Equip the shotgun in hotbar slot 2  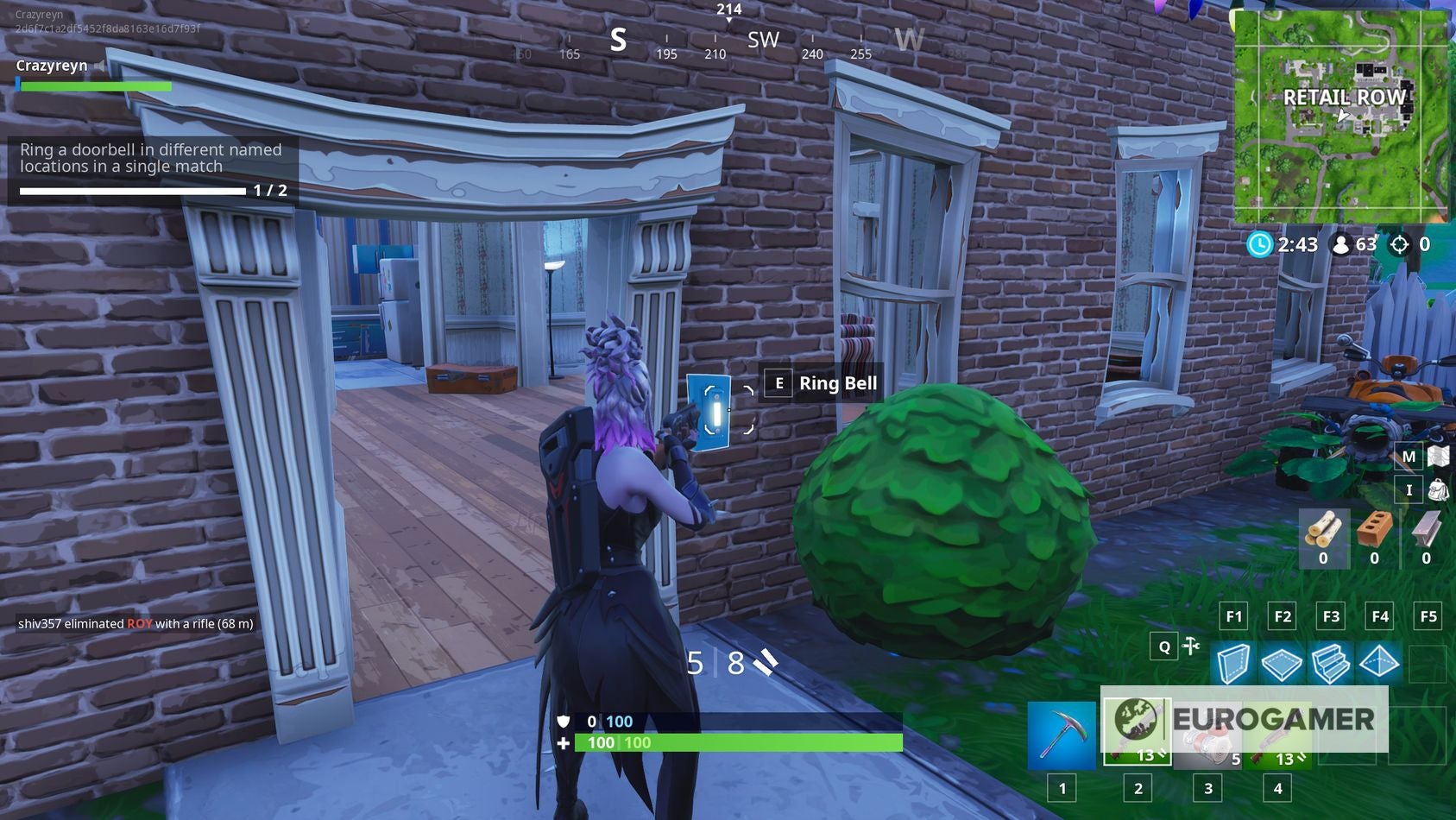(1138, 735)
